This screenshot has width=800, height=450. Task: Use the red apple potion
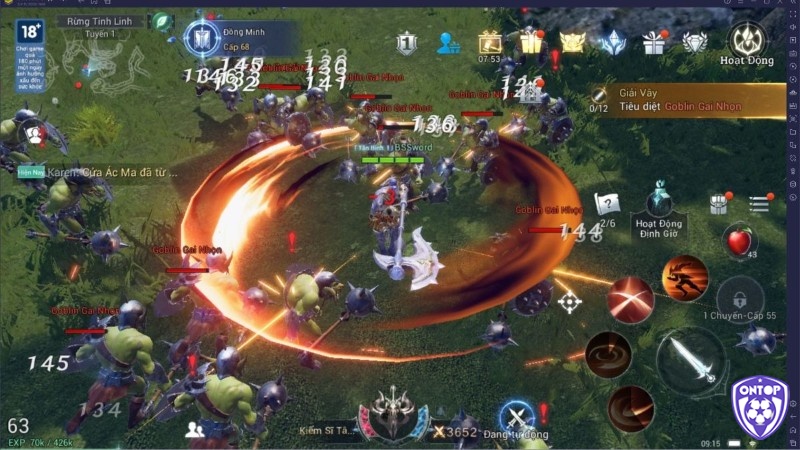click(739, 242)
